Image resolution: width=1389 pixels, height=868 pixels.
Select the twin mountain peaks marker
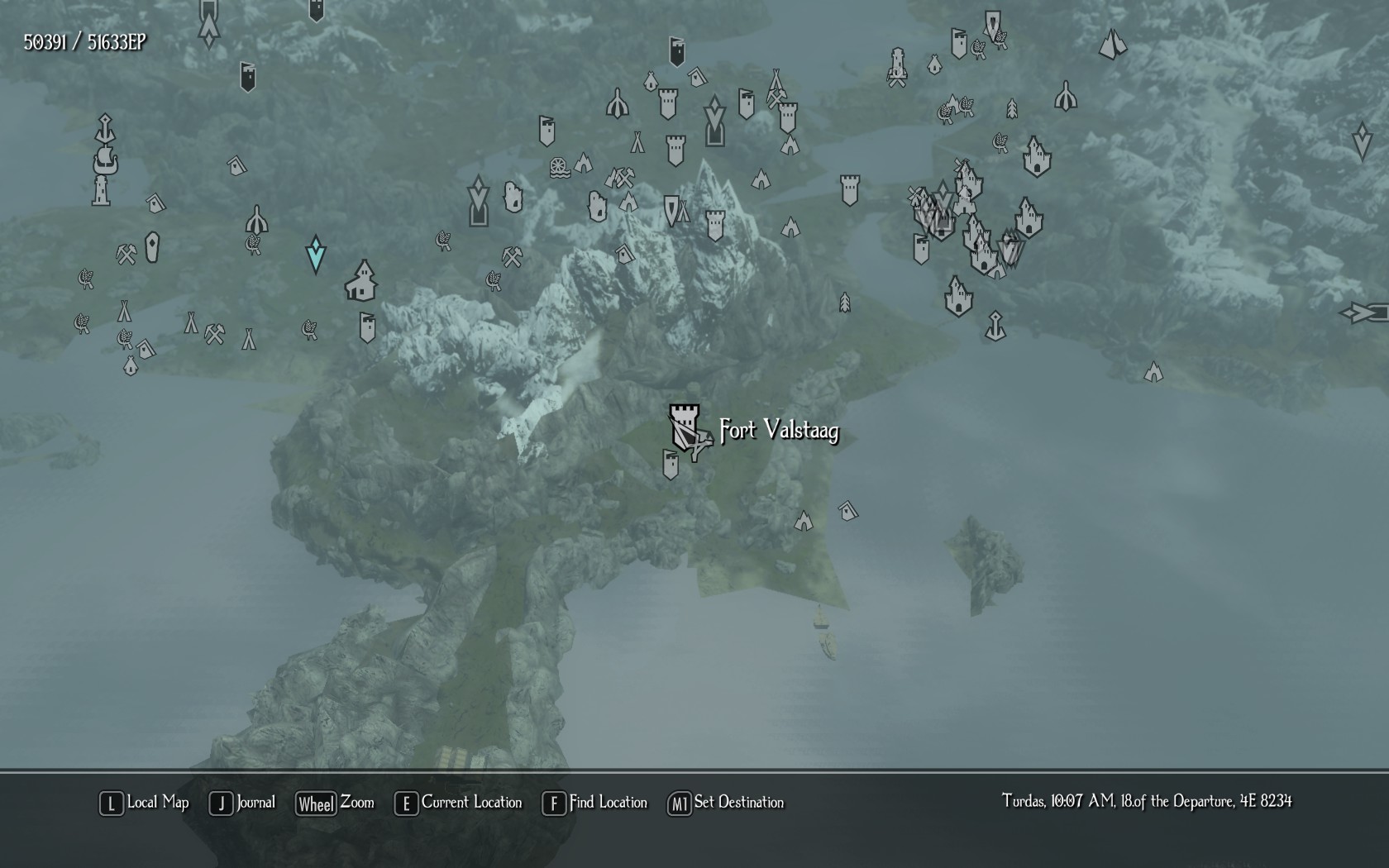[1113, 44]
